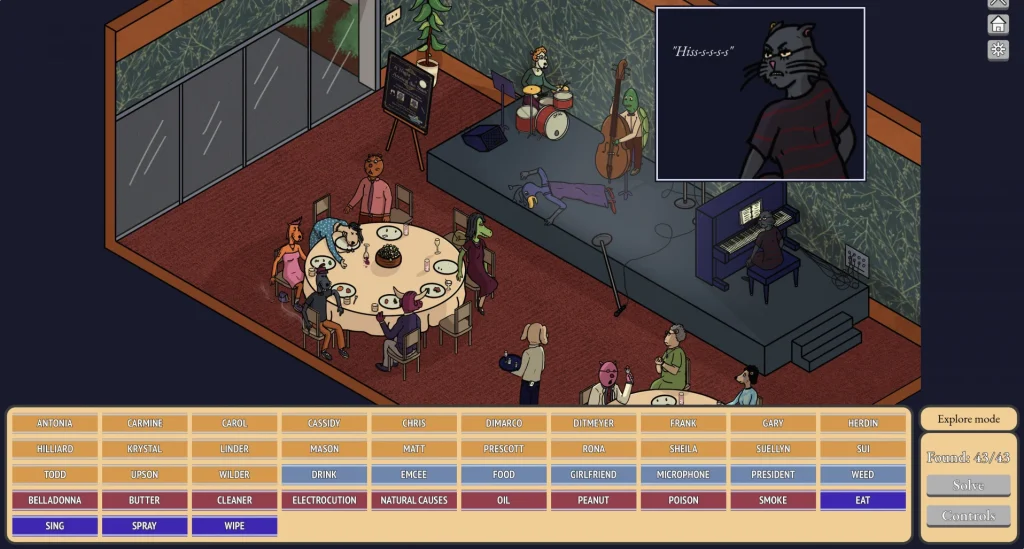The width and height of the screenshot is (1024, 549).
Task: Open the Controls panel
Action: [x=967, y=515]
